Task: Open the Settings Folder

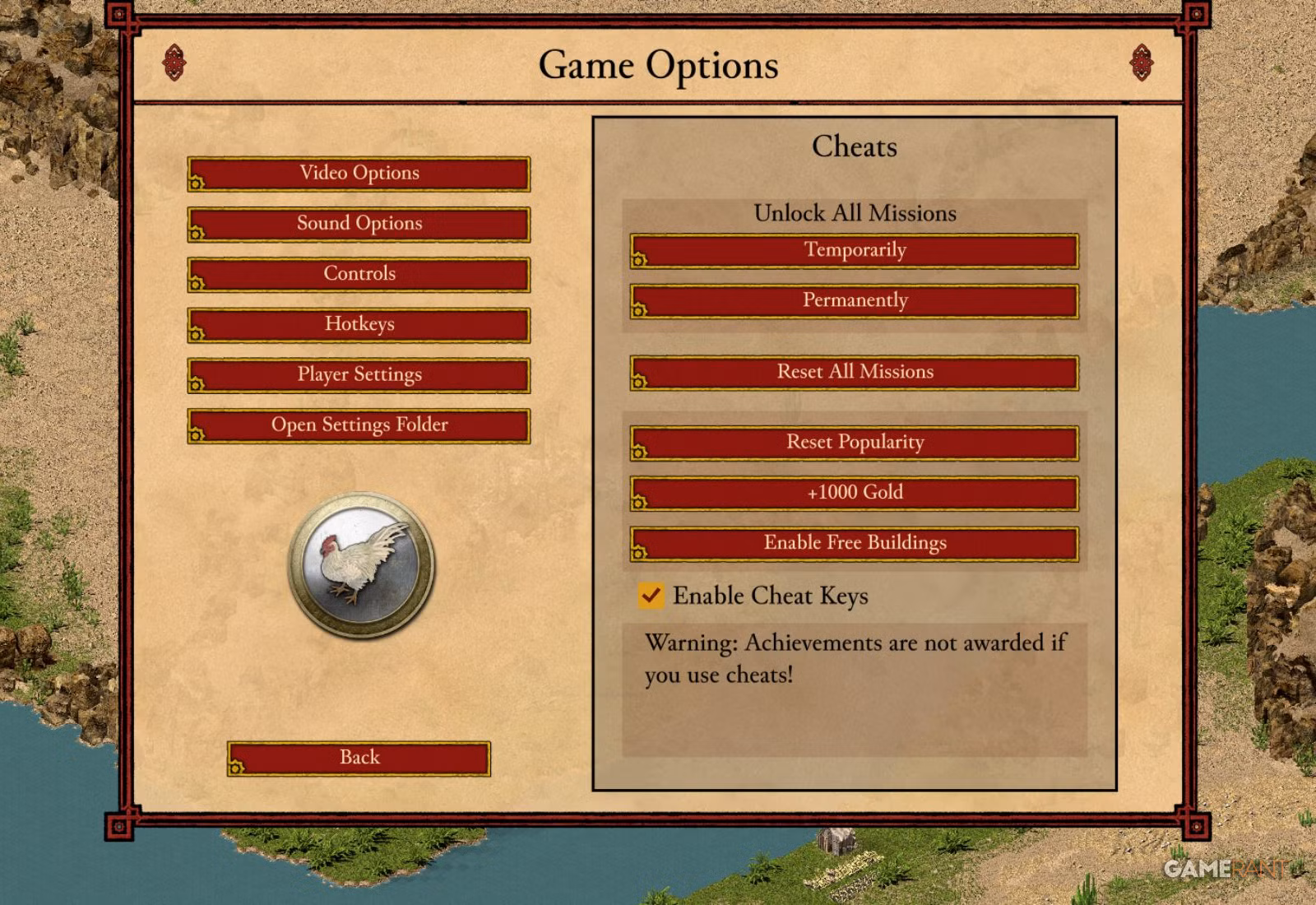Action: click(359, 425)
